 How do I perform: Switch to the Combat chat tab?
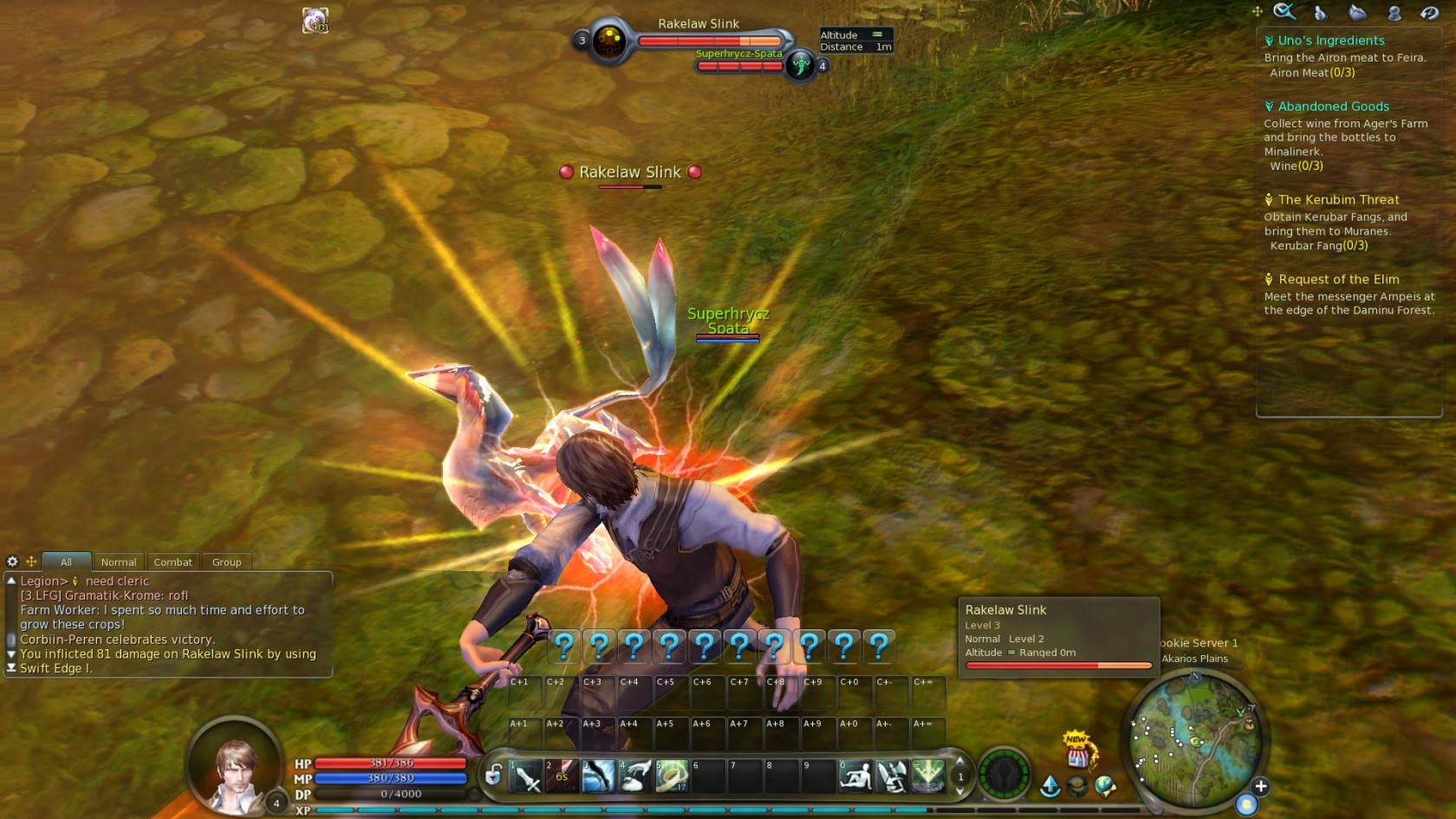click(x=172, y=562)
